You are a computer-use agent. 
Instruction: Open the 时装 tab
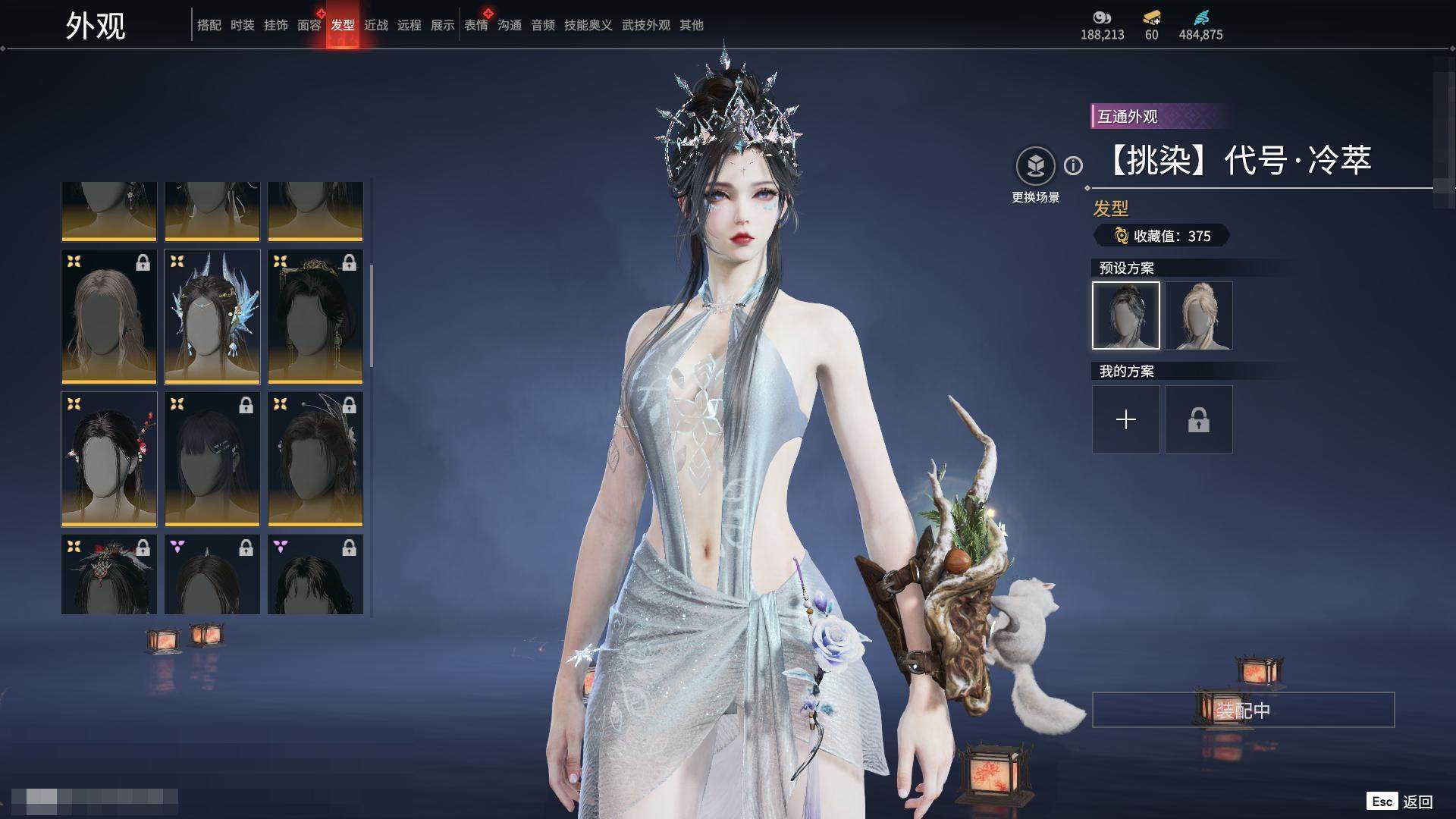242,26
